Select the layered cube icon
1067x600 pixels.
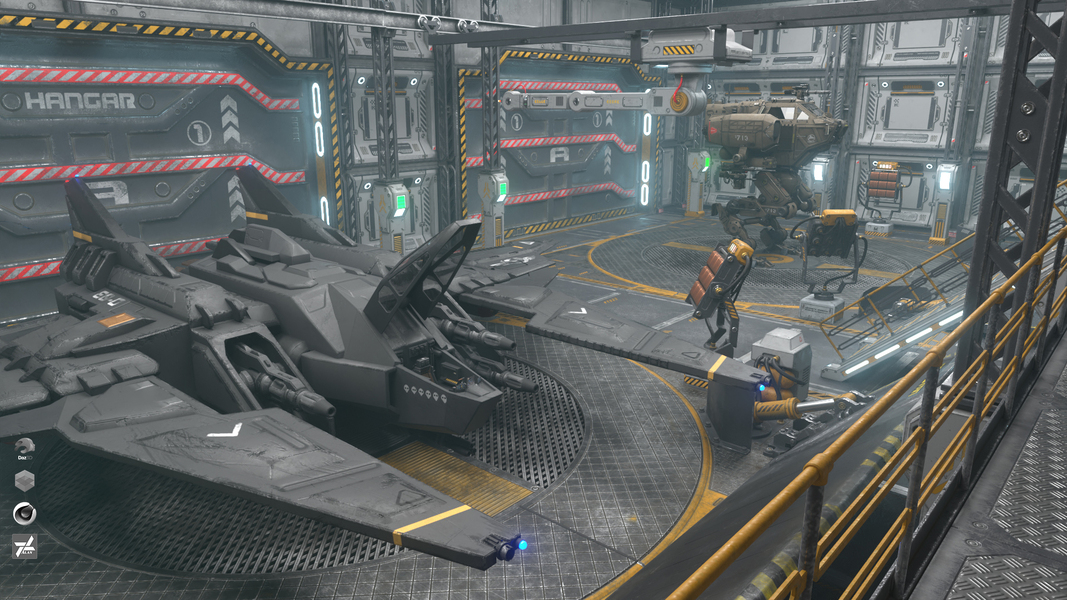point(25,481)
